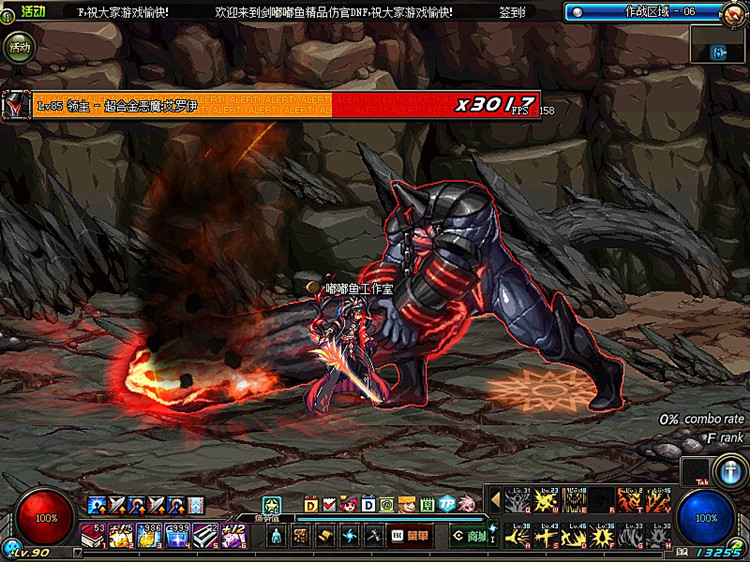Select the purple item in quick slot 6
Viewport: 750px width, 562px height.
(x=233, y=536)
